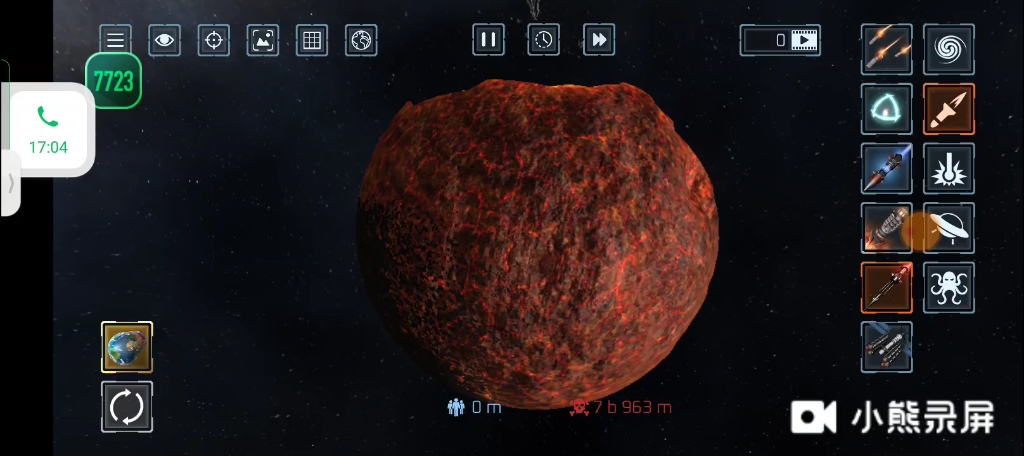Select the glowing shield weapon
1024x456 pixels.
[887, 108]
